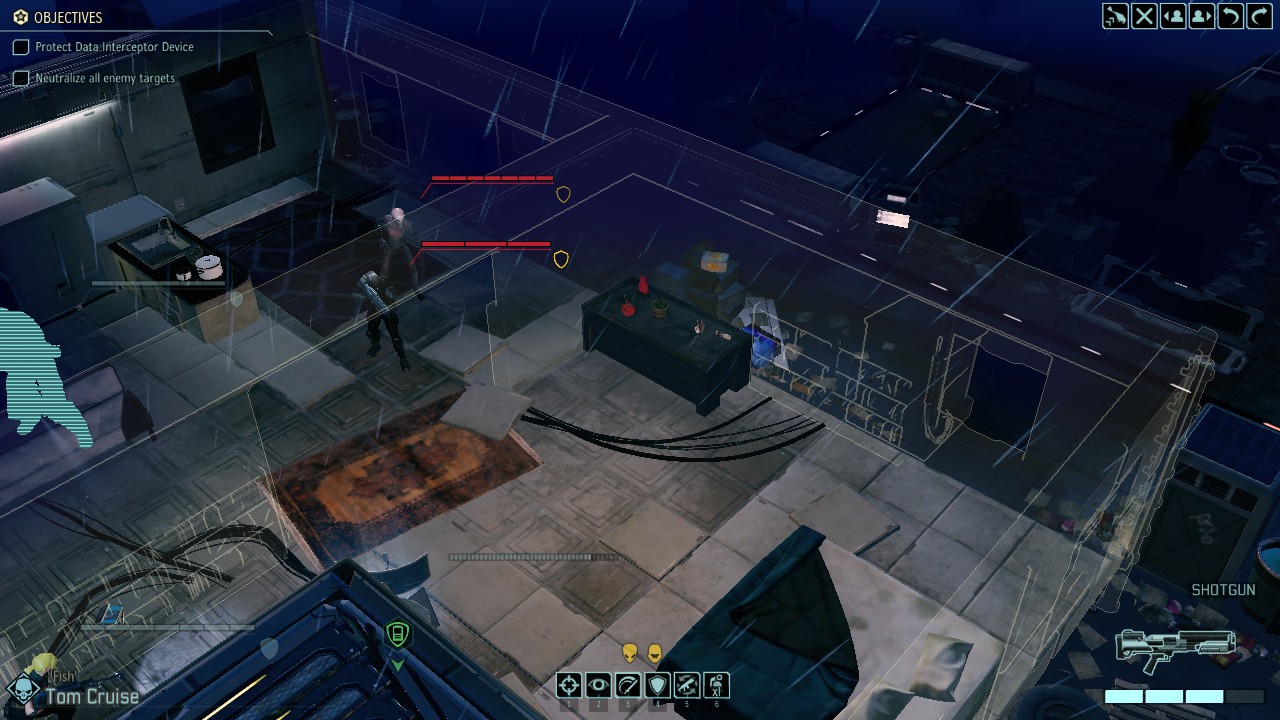Activate the Reload weapon ability
The image size is (1280, 720).
(x=687, y=685)
